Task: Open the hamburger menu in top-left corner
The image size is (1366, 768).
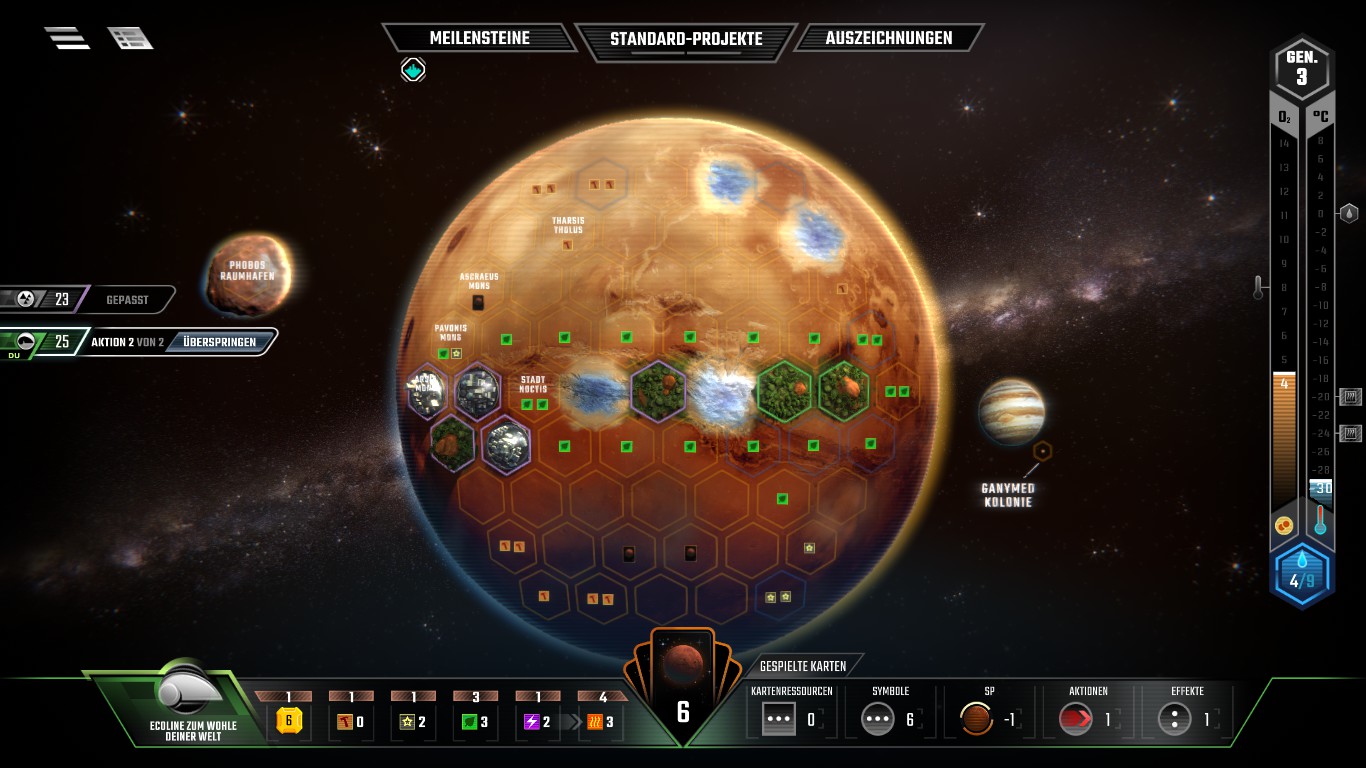Action: click(67, 36)
